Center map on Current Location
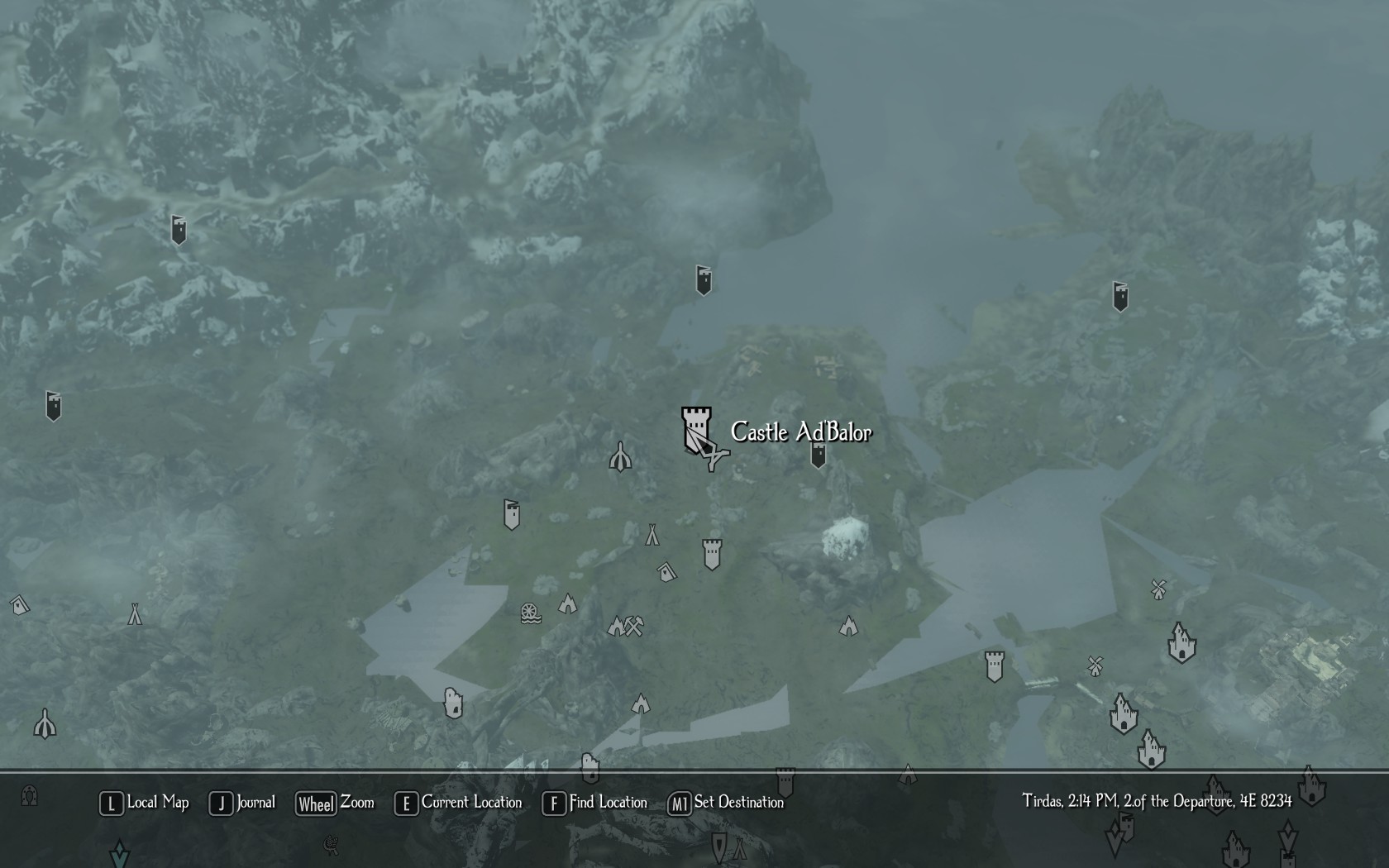Viewport: 1389px width, 868px height. [x=460, y=803]
